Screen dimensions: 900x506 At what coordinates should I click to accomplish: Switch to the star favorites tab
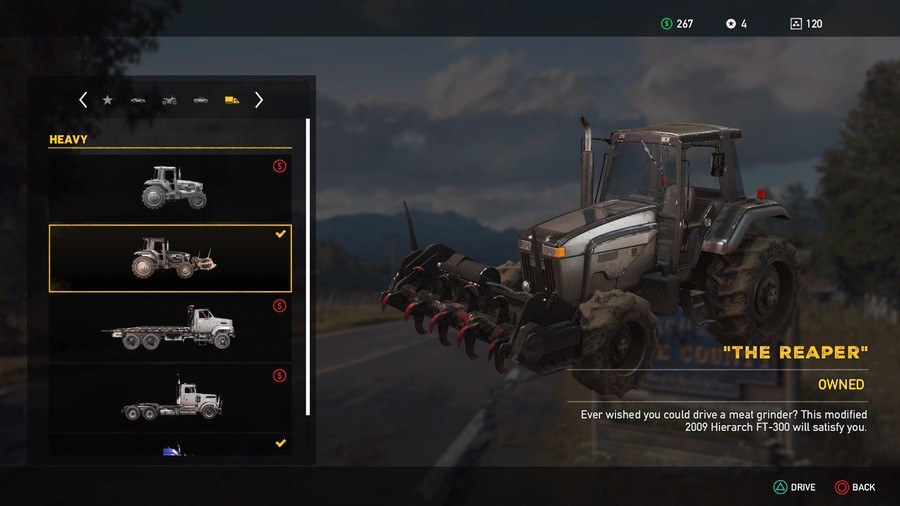pyautogui.click(x=107, y=100)
